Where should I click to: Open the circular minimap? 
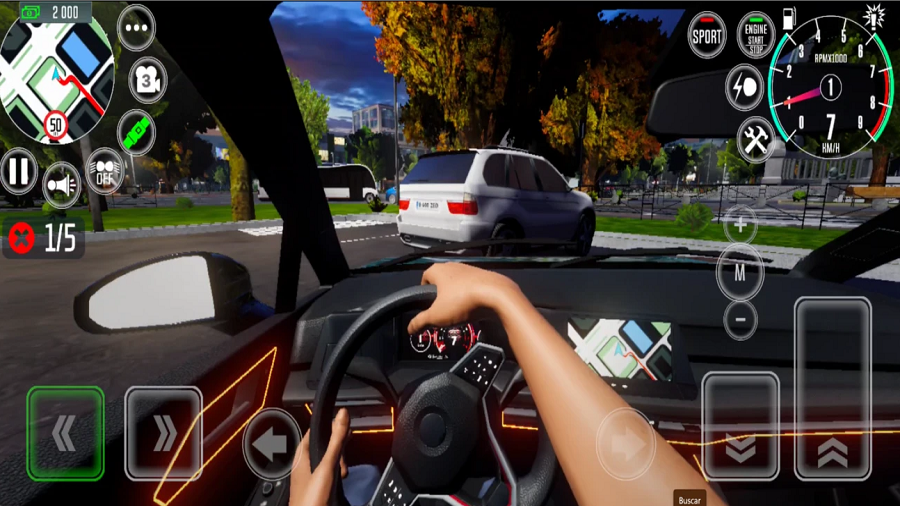click(57, 72)
